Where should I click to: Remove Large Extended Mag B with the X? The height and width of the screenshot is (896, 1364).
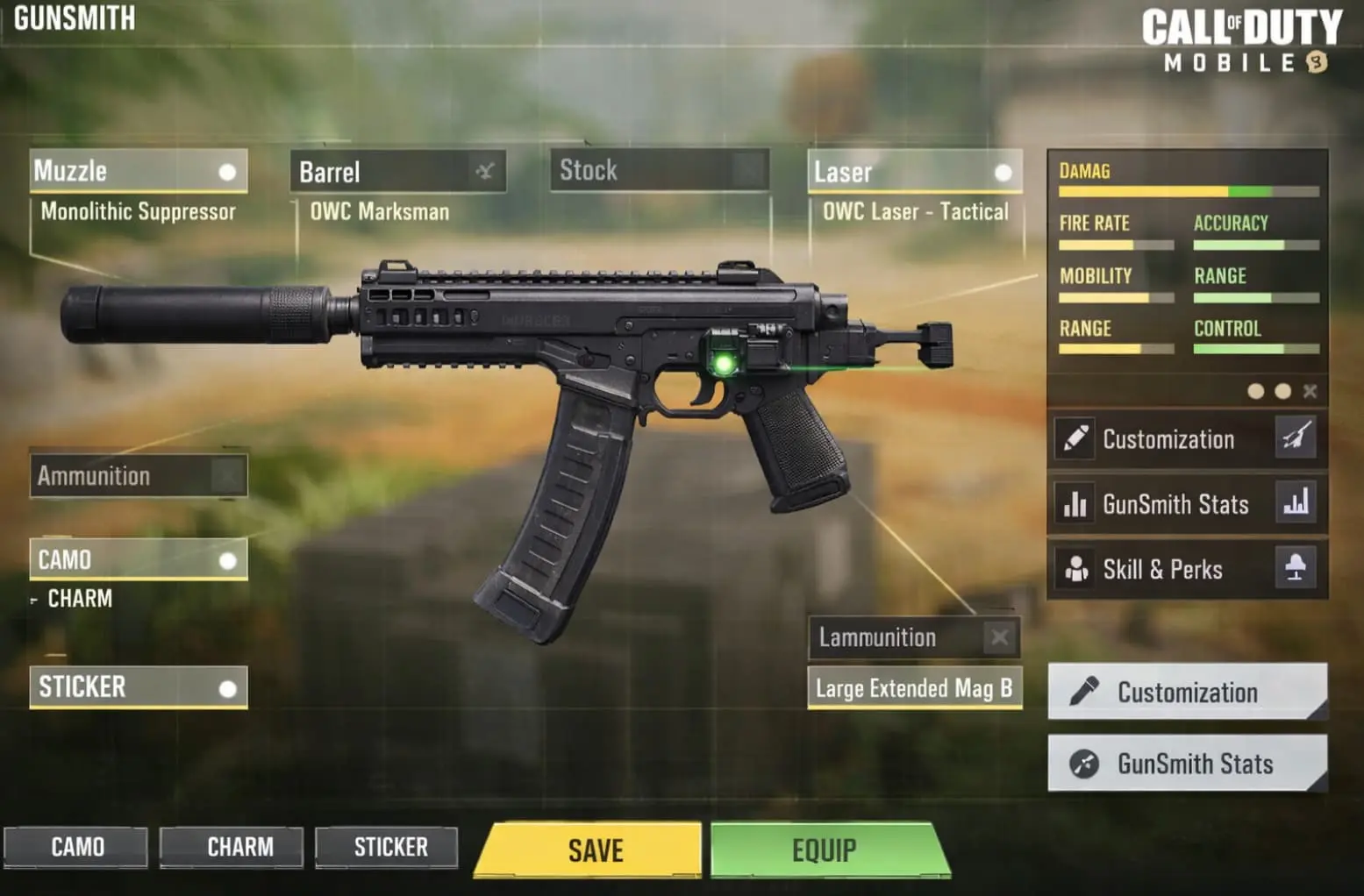click(x=1000, y=637)
